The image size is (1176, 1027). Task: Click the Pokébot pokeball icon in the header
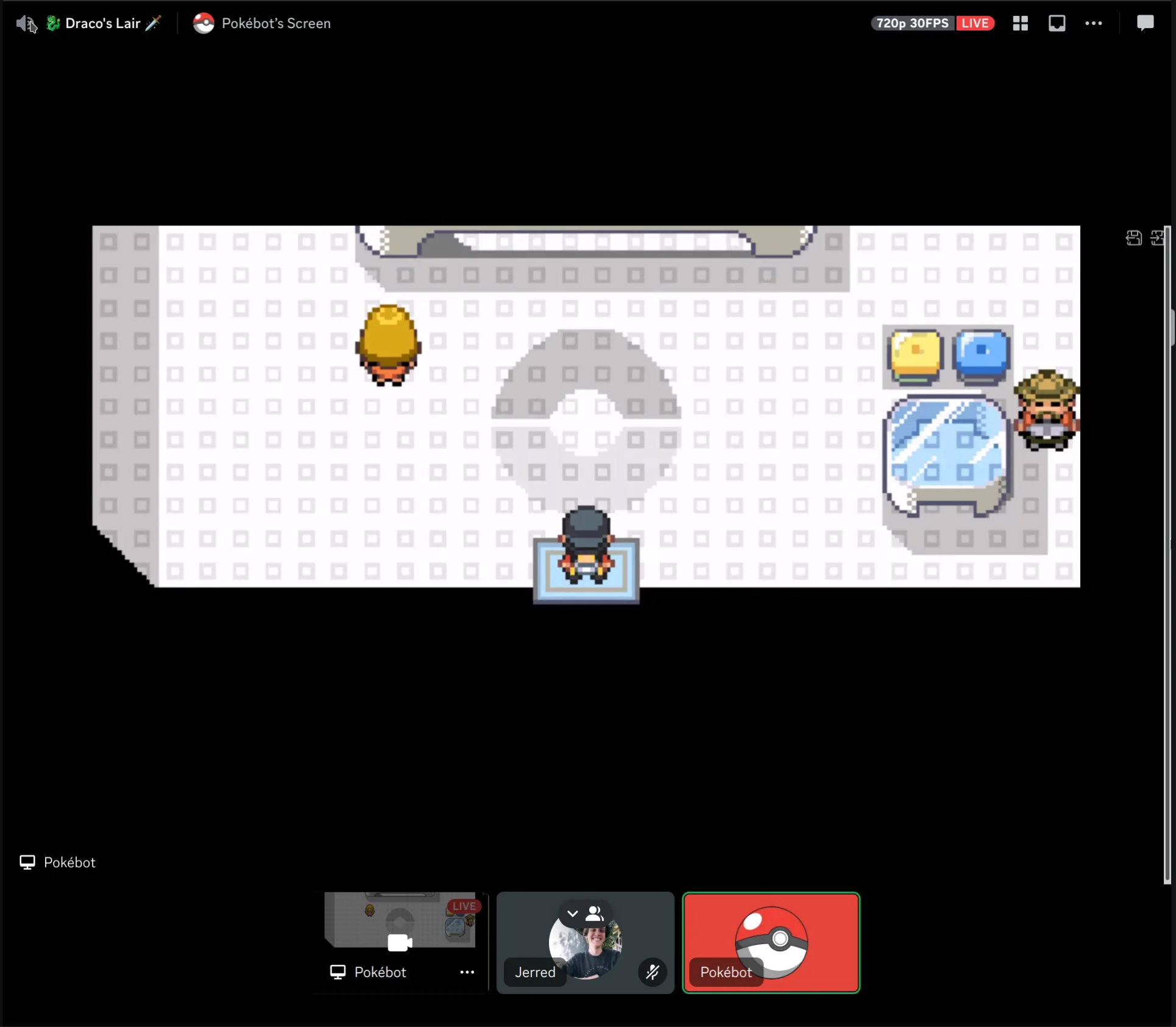point(204,23)
